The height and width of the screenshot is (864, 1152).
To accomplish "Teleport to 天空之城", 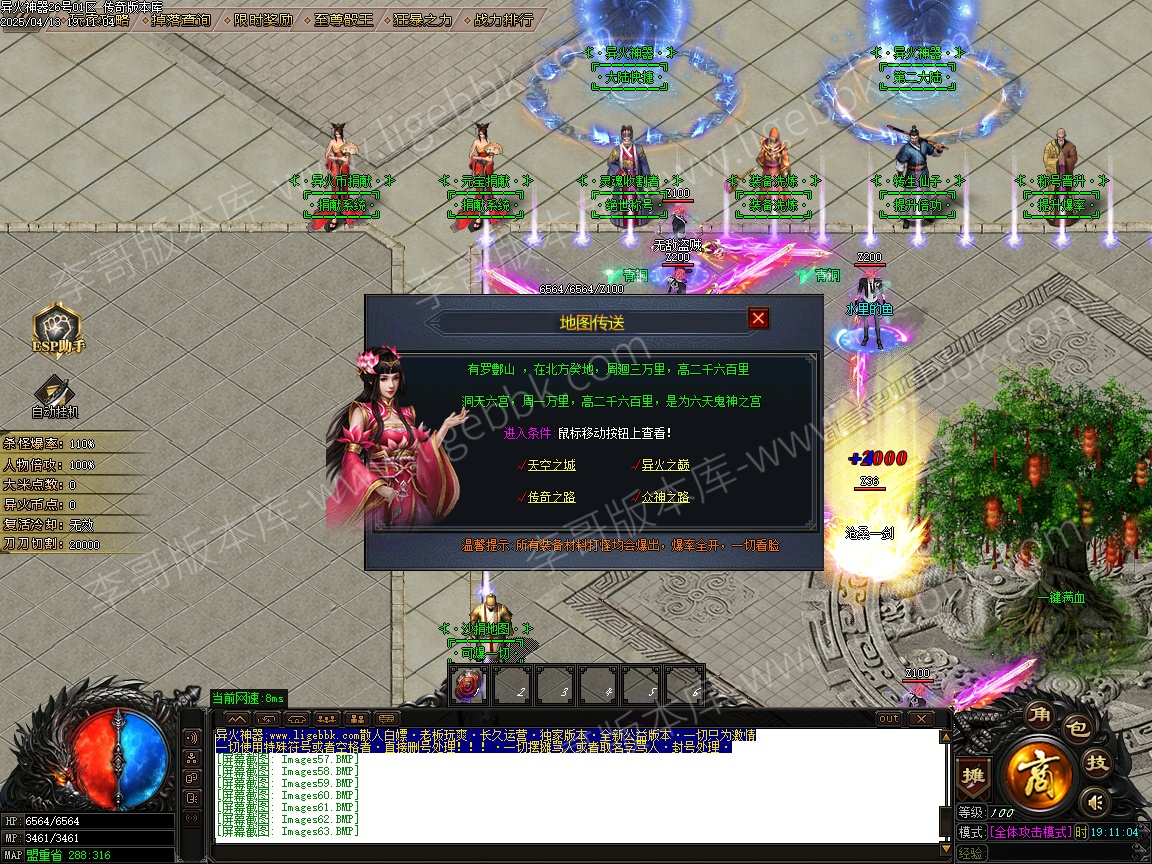I will pos(551,465).
